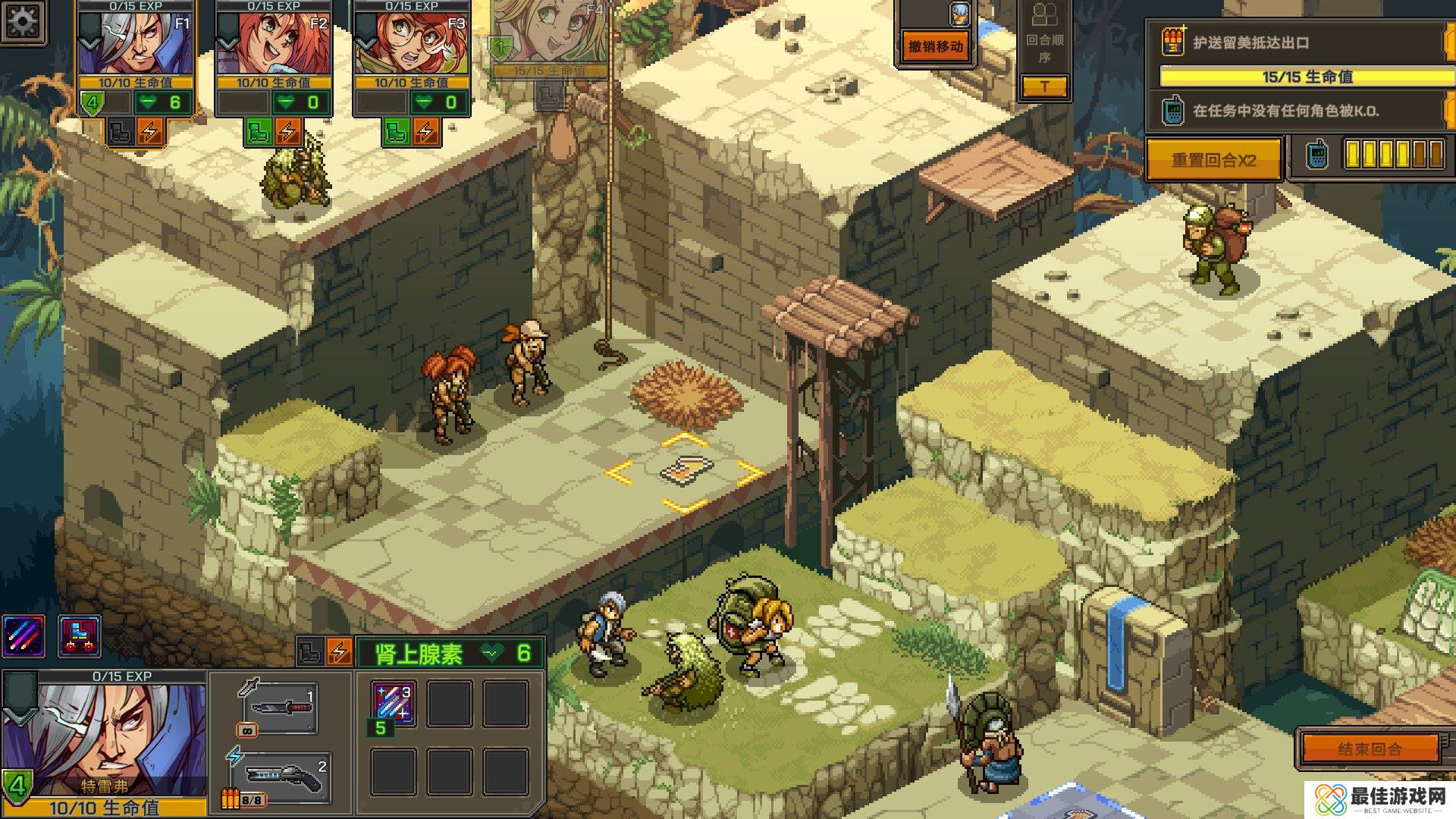Click the radio sync icon beside yellow bars

pyautogui.click(x=1317, y=155)
